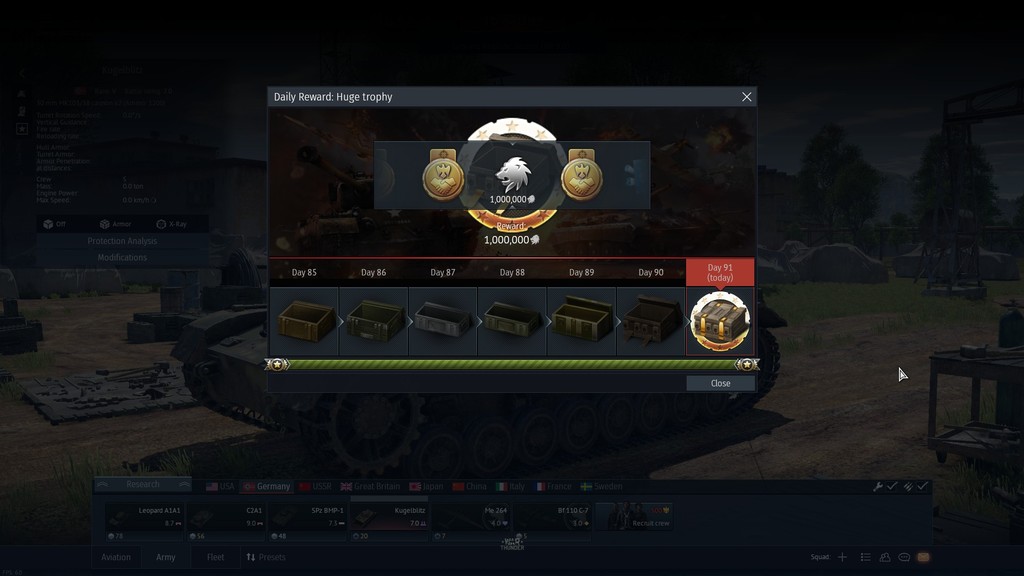Select the Day 89 reward crate

tap(581, 321)
